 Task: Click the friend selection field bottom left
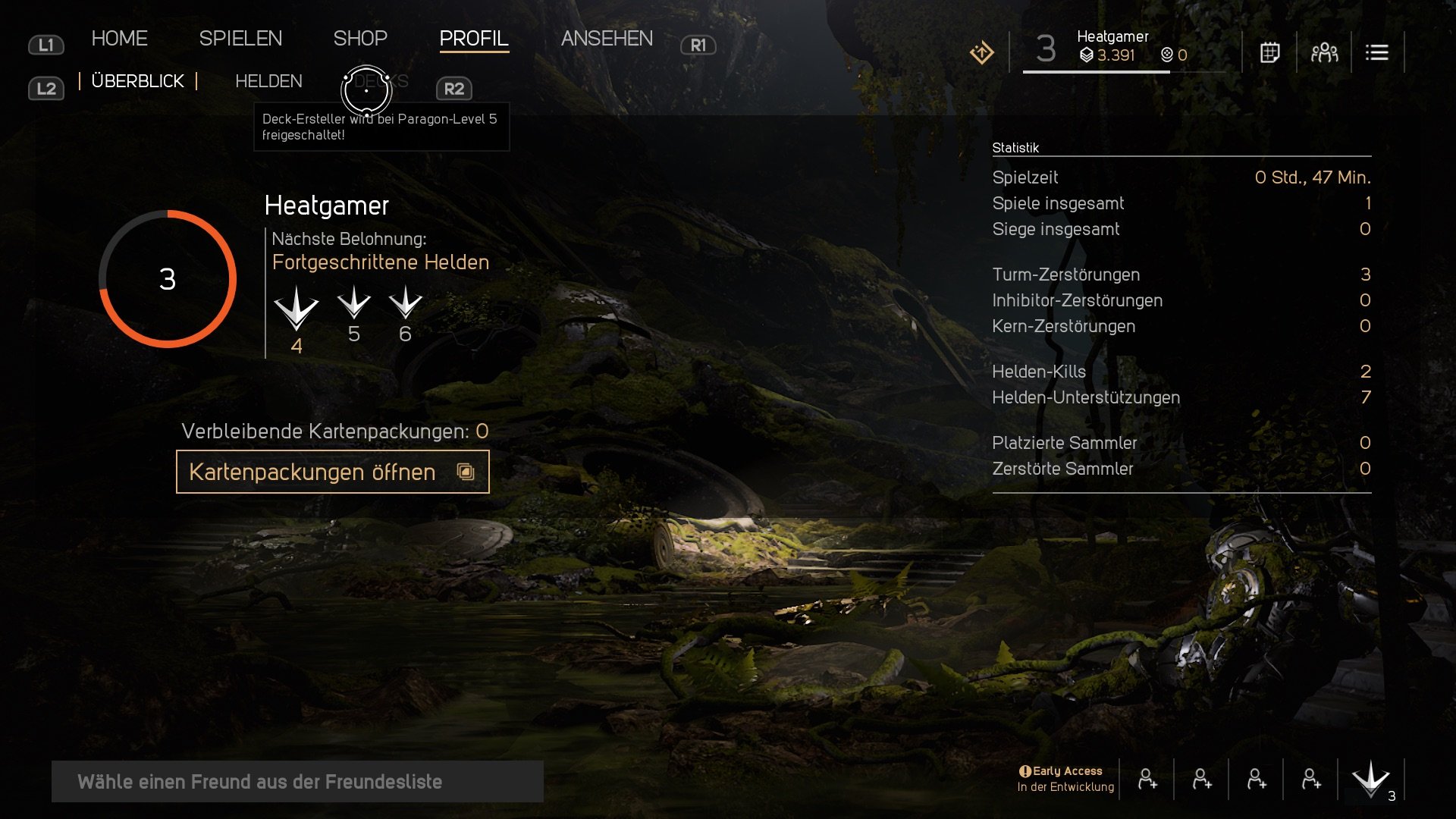296,782
